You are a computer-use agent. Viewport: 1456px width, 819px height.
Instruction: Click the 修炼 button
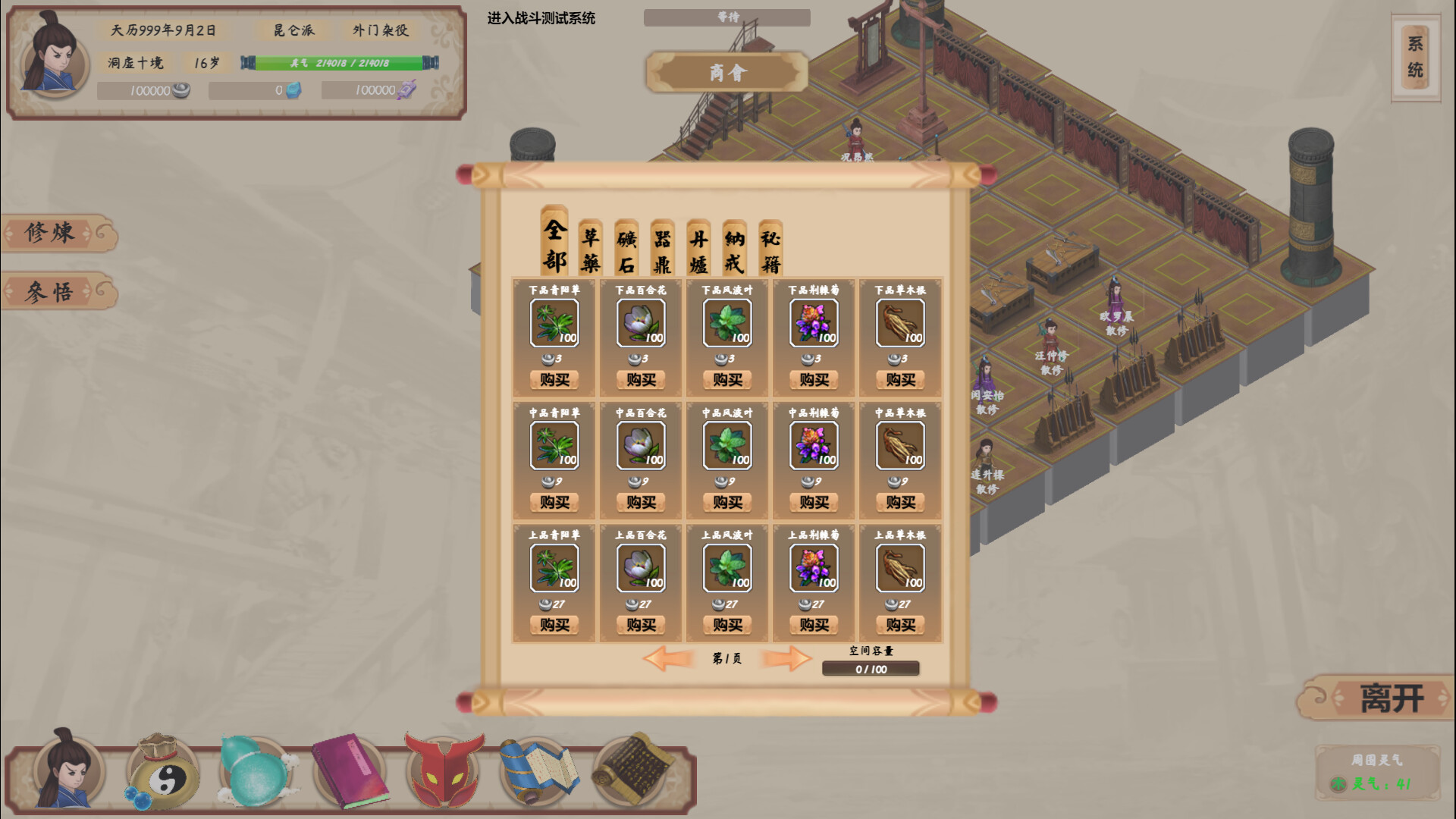click(x=49, y=233)
